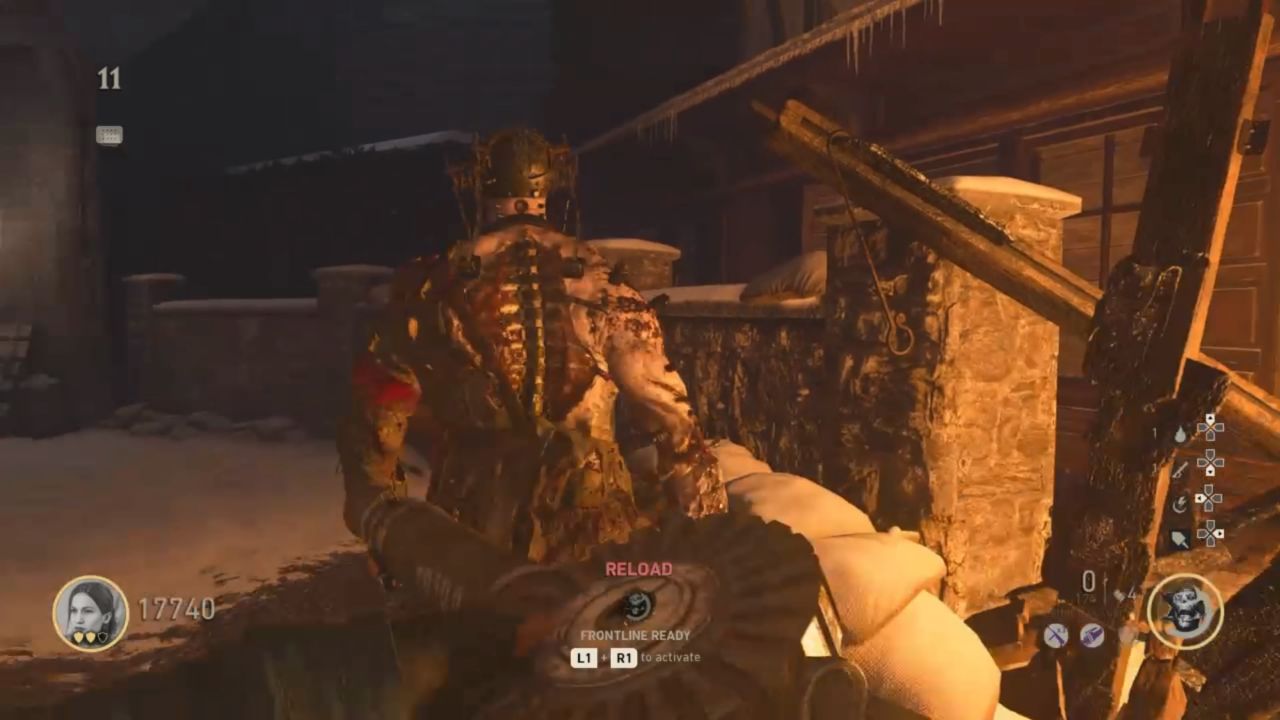Screen dimensions: 1280x720
Task: Click the syringe consumable icon
Action: pyautogui.click(x=1178, y=472)
